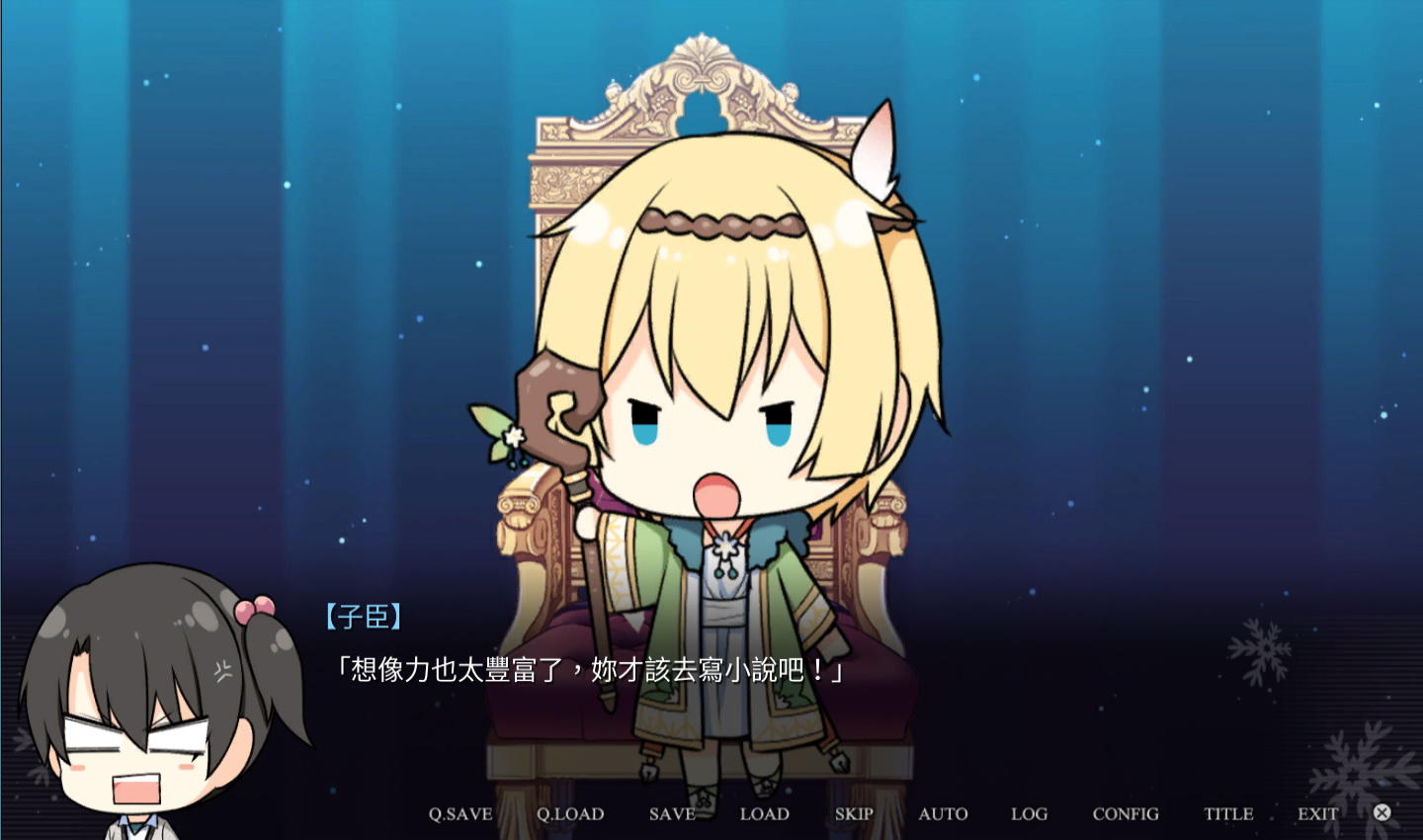1423x840 pixels.
Task: Enable AUTO text advance mode
Action: coord(942,813)
